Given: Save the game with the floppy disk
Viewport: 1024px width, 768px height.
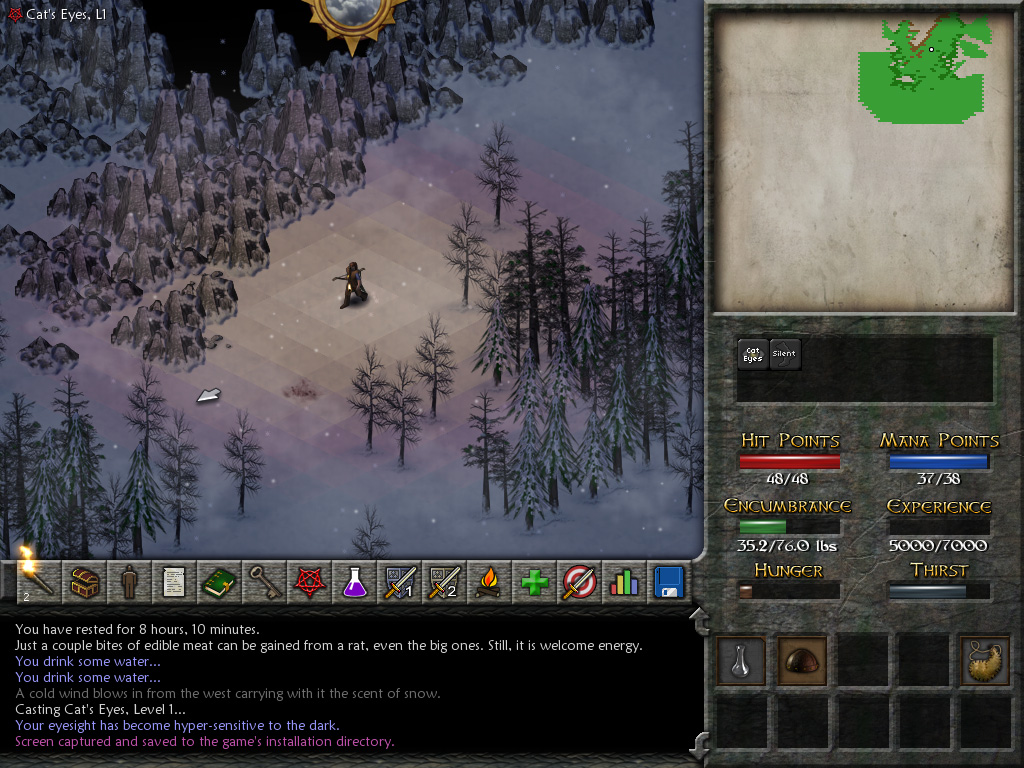Looking at the screenshot, I should 668,581.
